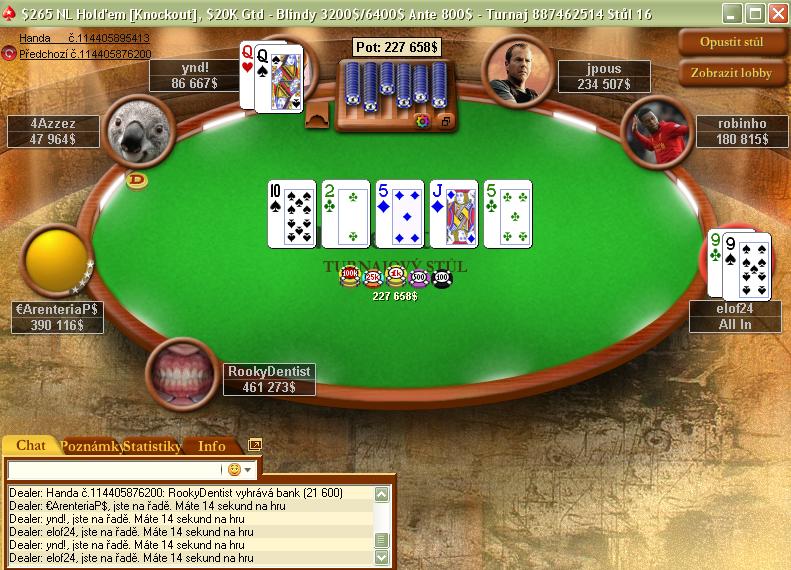Open the rainbow gear table settings icon

point(422,121)
